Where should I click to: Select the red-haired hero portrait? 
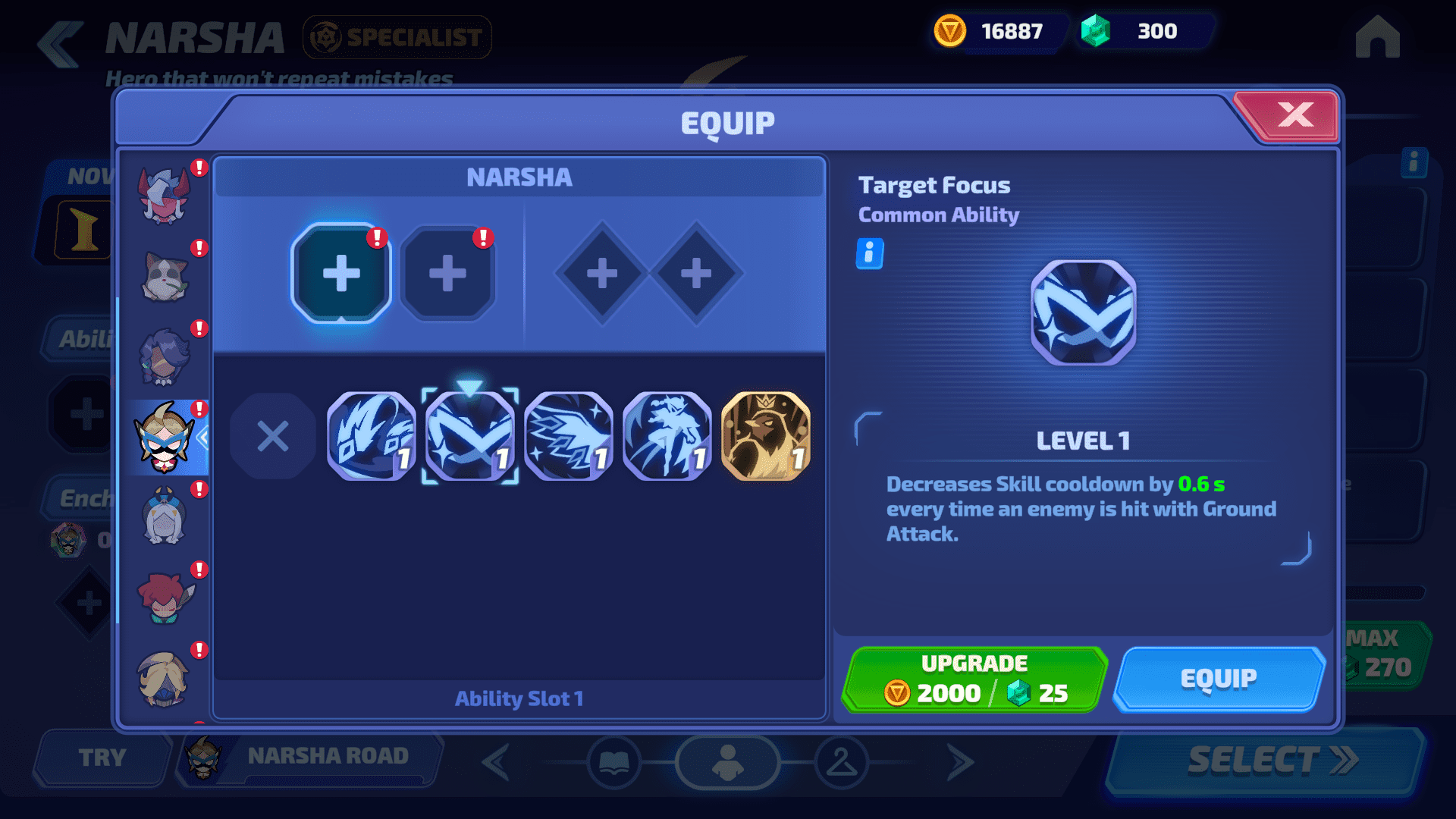pyautogui.click(x=165, y=598)
